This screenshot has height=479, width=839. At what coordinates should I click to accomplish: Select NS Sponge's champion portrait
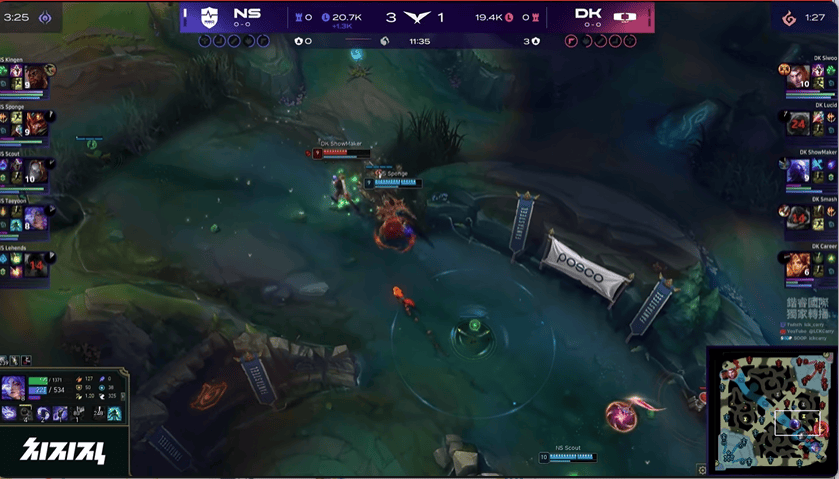pos(35,124)
